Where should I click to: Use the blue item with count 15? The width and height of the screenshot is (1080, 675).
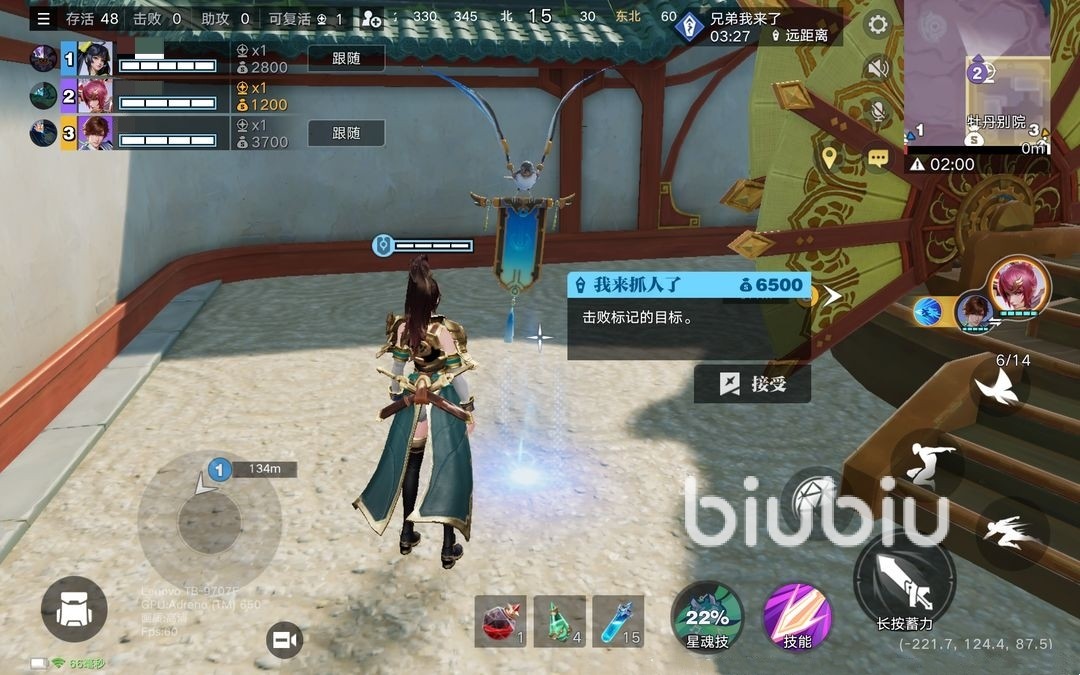pos(618,621)
